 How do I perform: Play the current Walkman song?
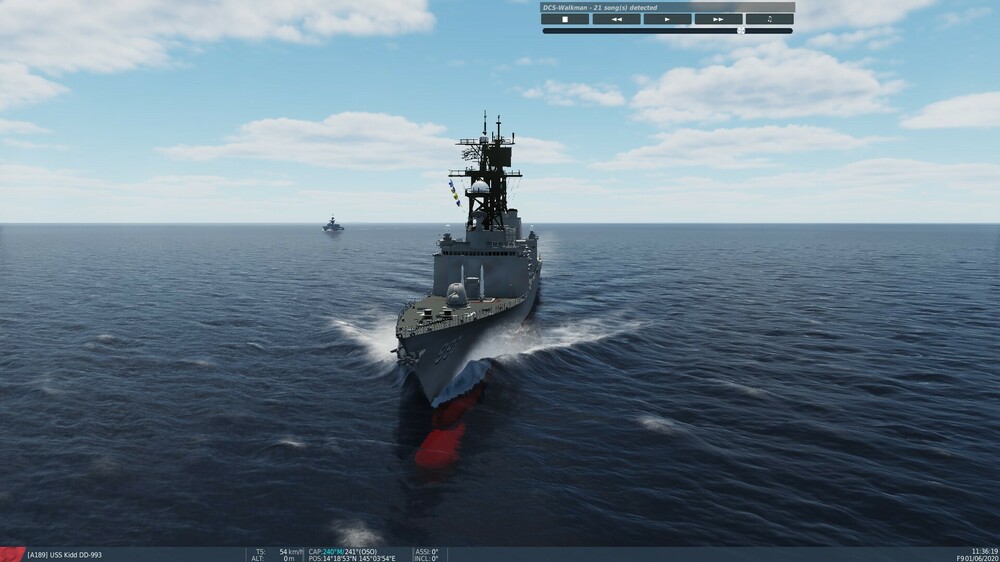click(x=667, y=19)
